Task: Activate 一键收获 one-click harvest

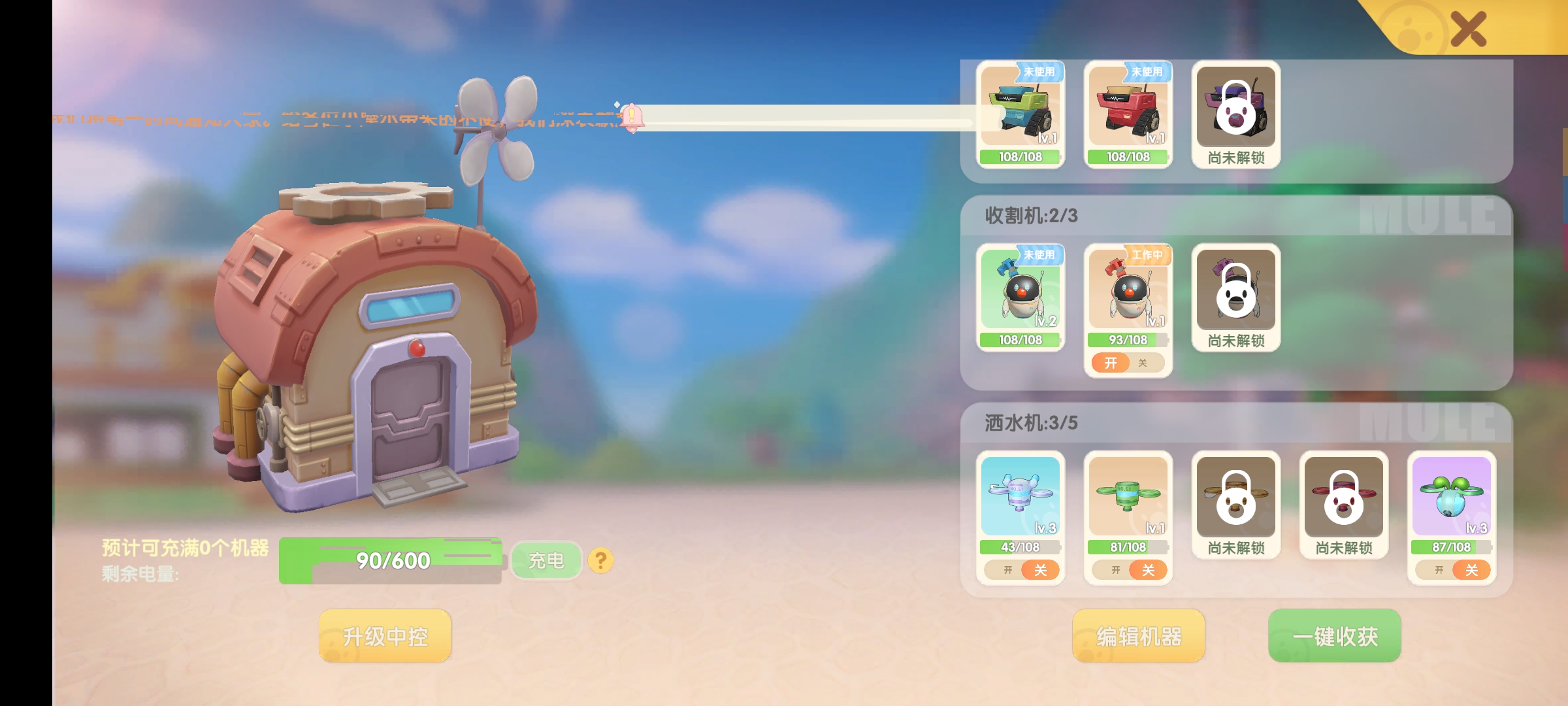Action: (1334, 636)
